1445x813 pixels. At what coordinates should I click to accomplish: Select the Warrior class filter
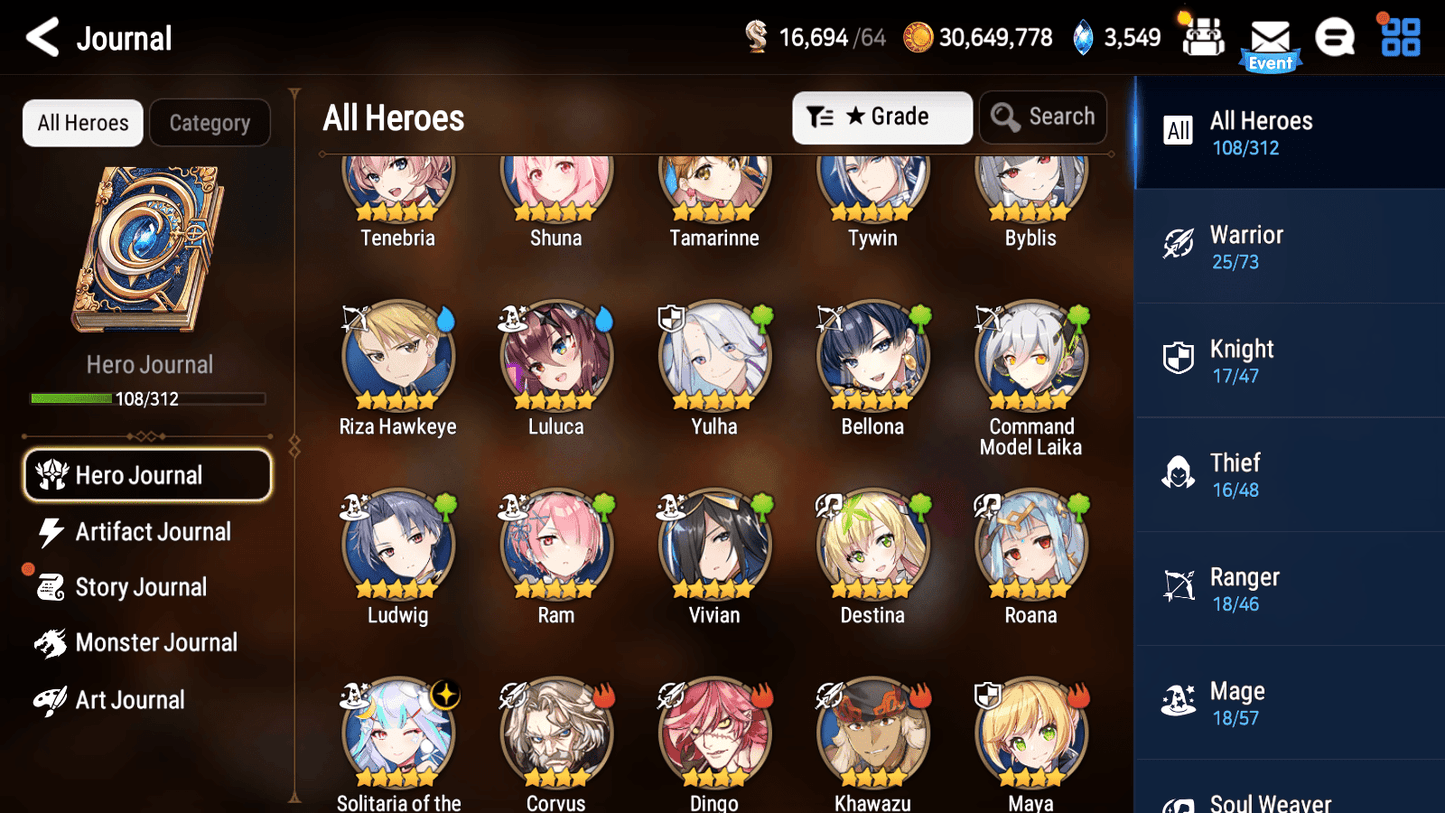tap(1289, 246)
